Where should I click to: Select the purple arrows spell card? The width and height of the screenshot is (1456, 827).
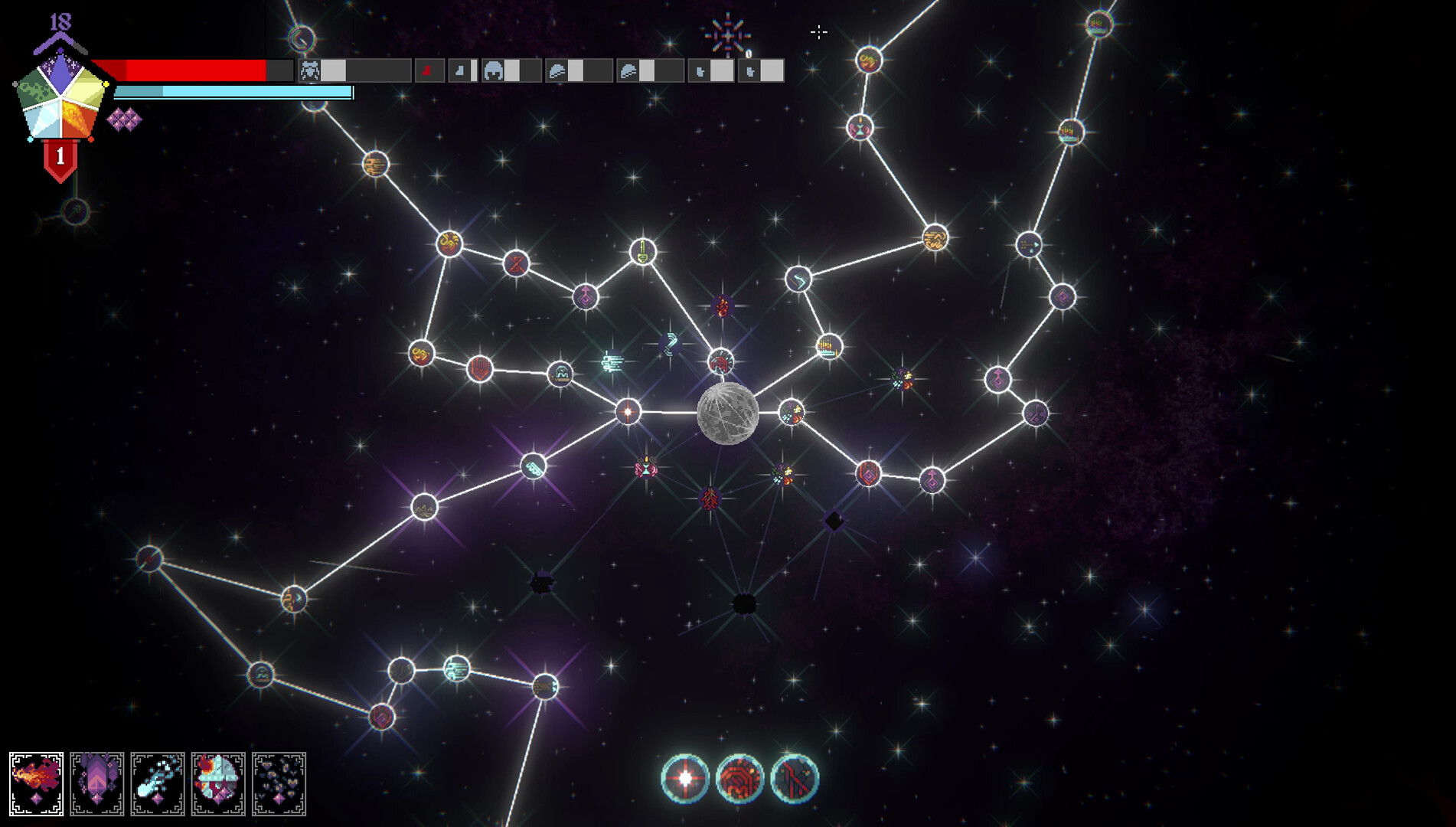tap(98, 783)
